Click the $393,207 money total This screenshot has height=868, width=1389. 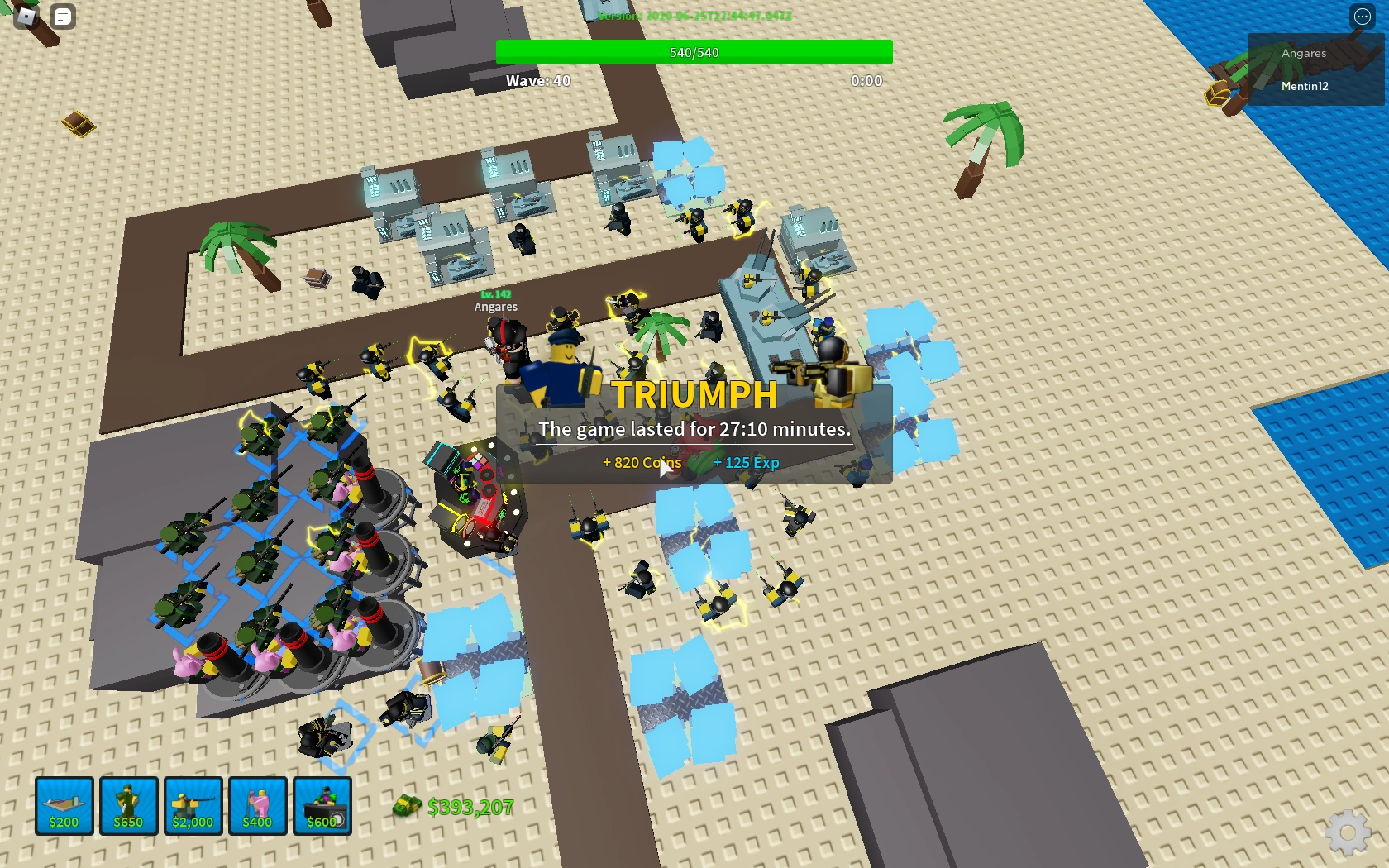(x=471, y=808)
